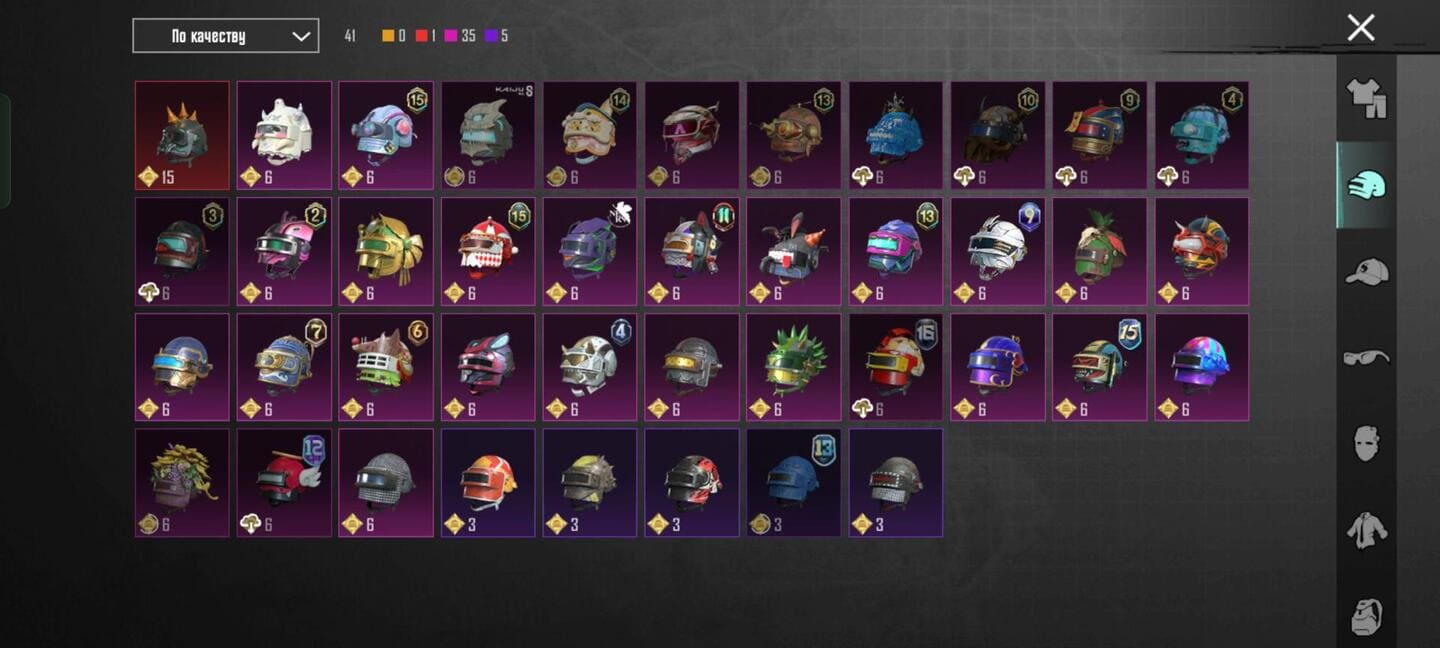
Task: Switch to the sunglasses category tab
Action: pos(1366,357)
